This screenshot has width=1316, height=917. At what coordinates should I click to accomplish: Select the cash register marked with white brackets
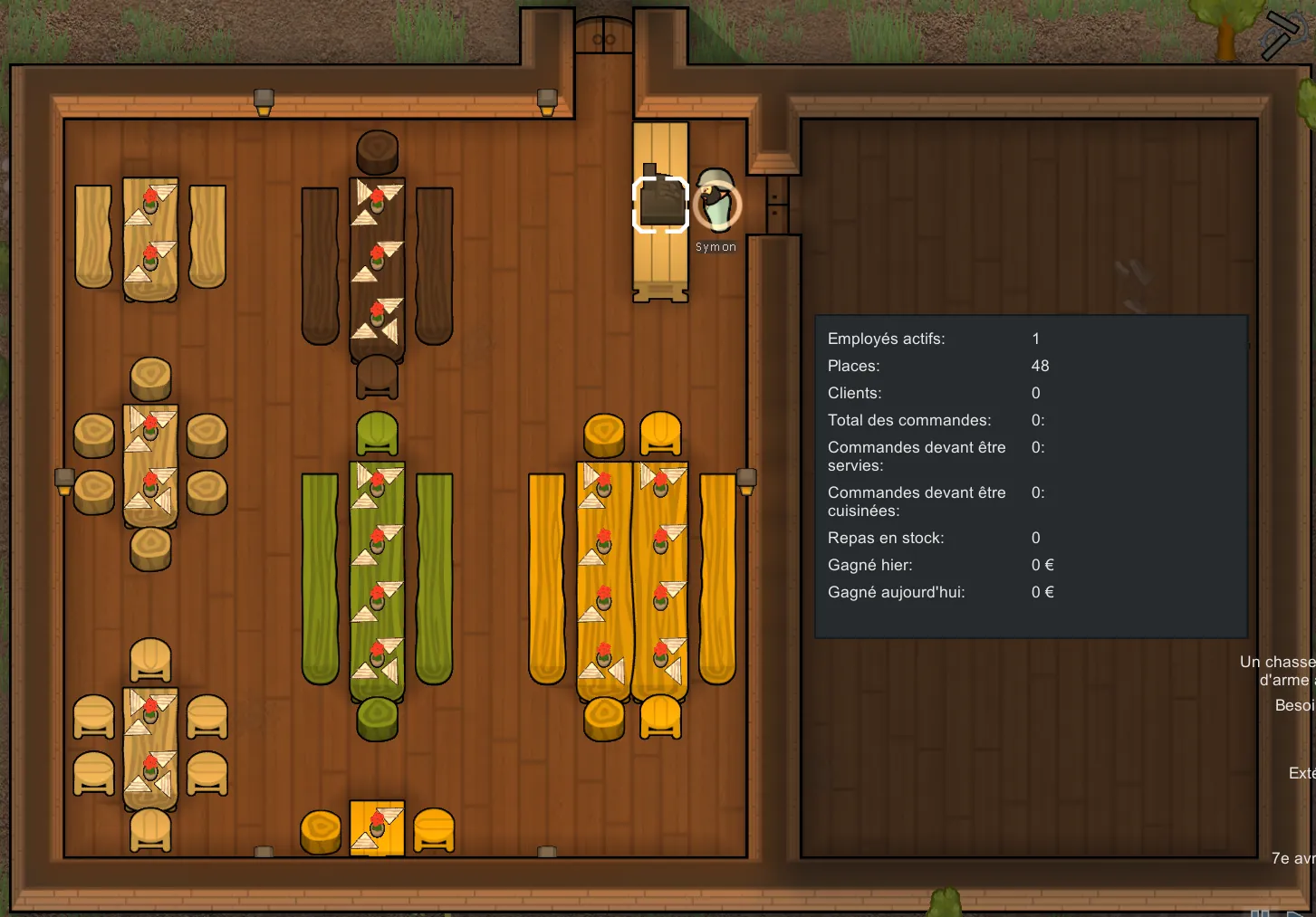[x=660, y=205]
